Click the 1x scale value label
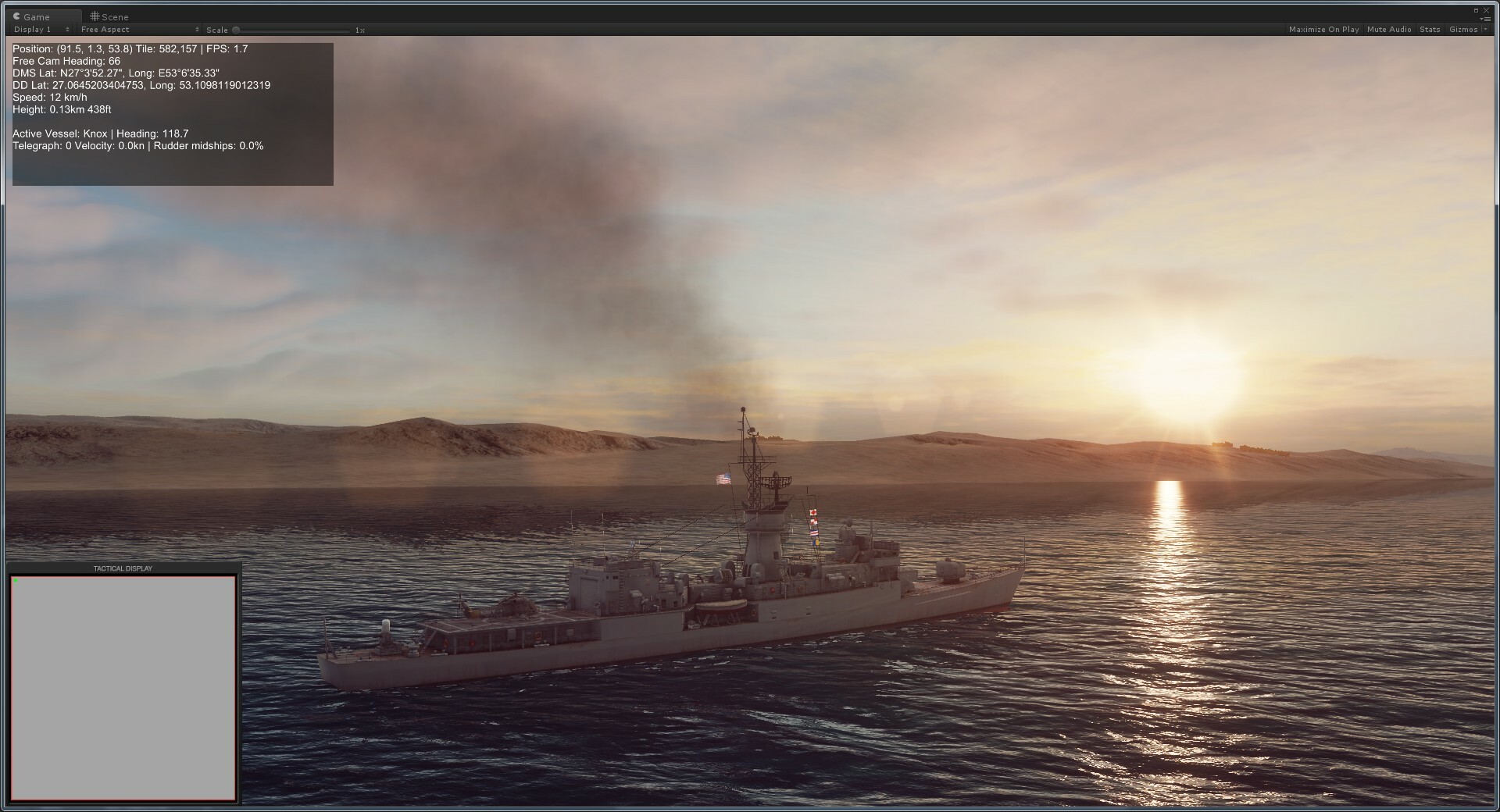Viewport: 1500px width, 812px height. (x=359, y=30)
